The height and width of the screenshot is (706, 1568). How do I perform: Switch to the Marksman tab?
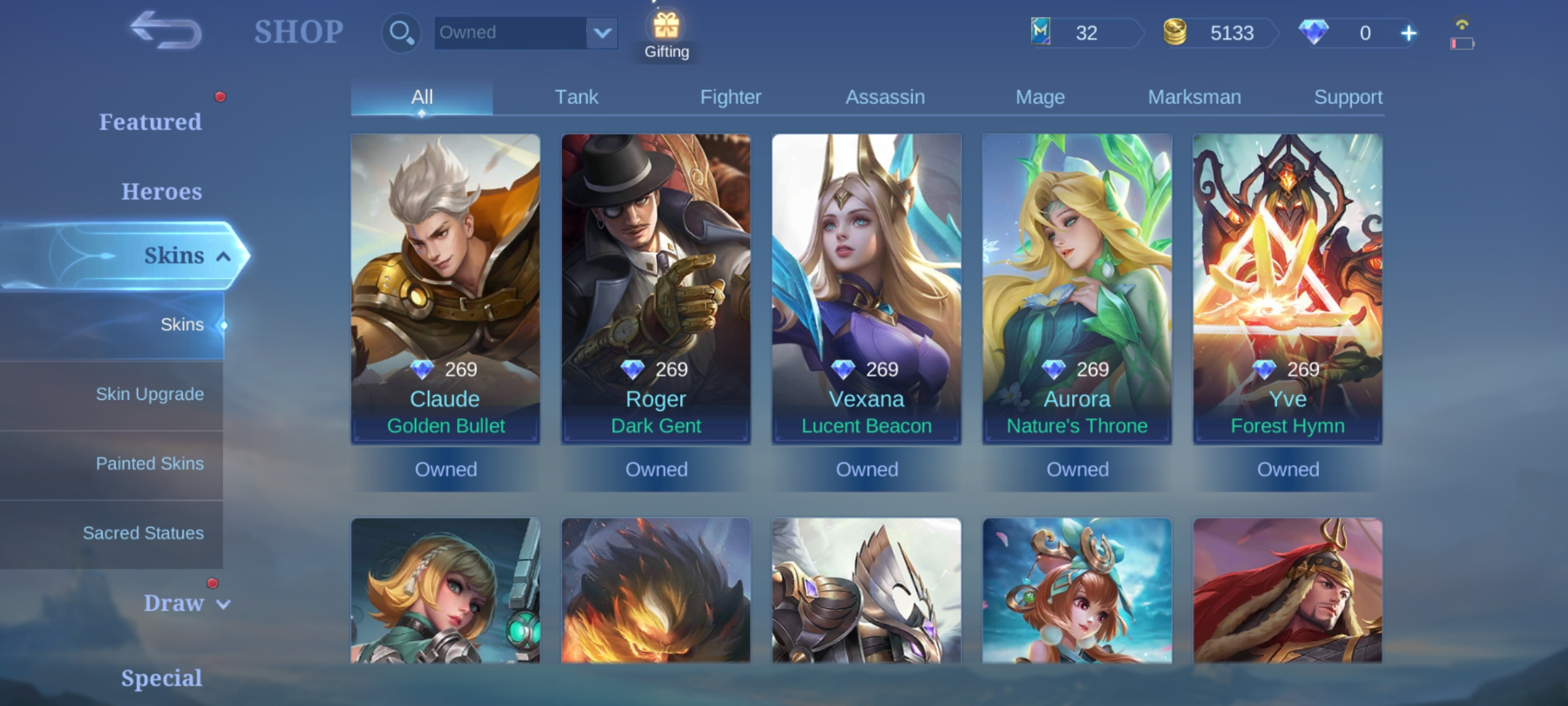[x=1194, y=96]
